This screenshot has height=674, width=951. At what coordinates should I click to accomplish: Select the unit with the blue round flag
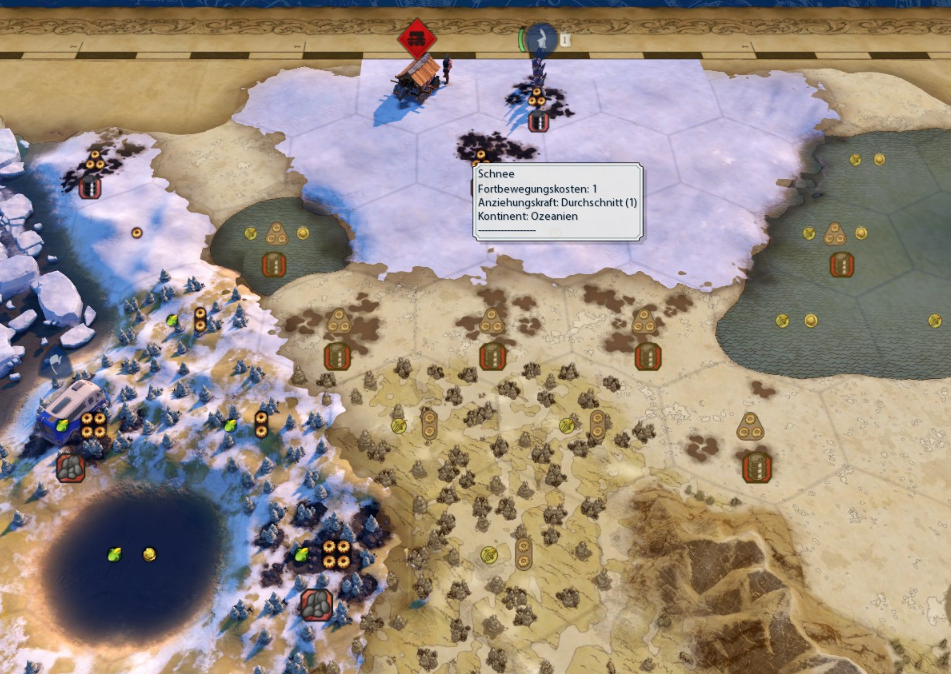coord(541,39)
